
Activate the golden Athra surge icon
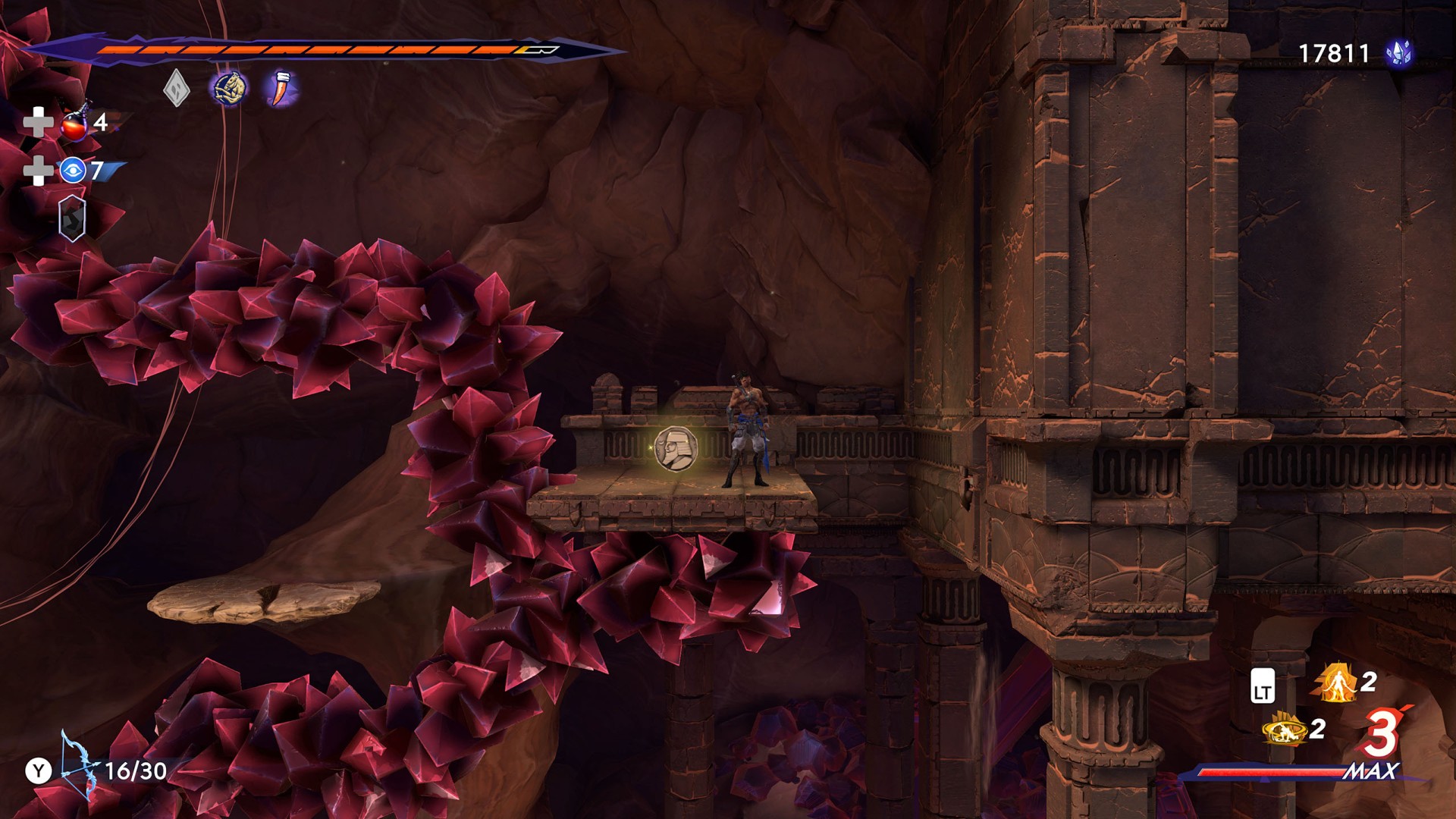(1284, 730)
